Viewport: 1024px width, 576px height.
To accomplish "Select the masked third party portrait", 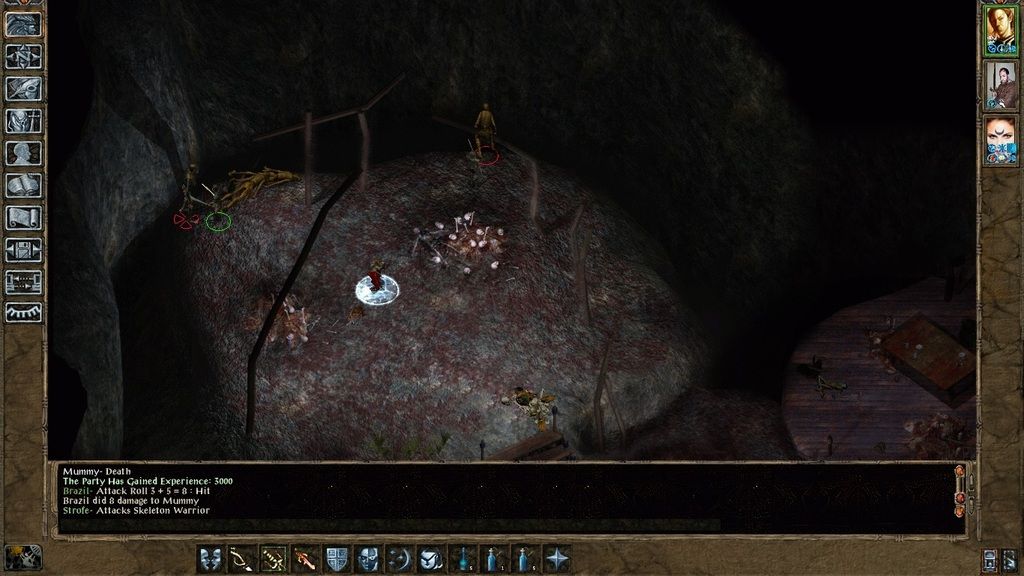I will coord(1000,141).
